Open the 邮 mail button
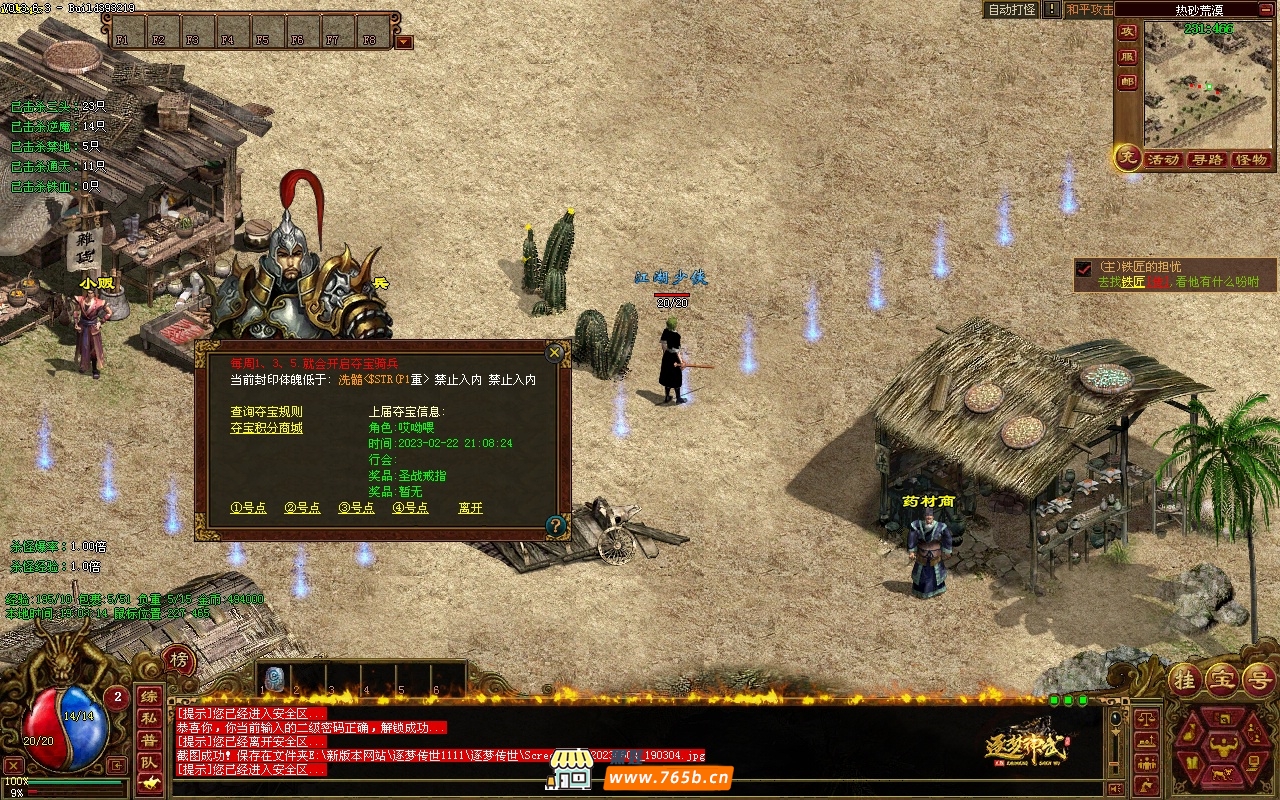This screenshot has height=800, width=1280. click(x=1127, y=82)
